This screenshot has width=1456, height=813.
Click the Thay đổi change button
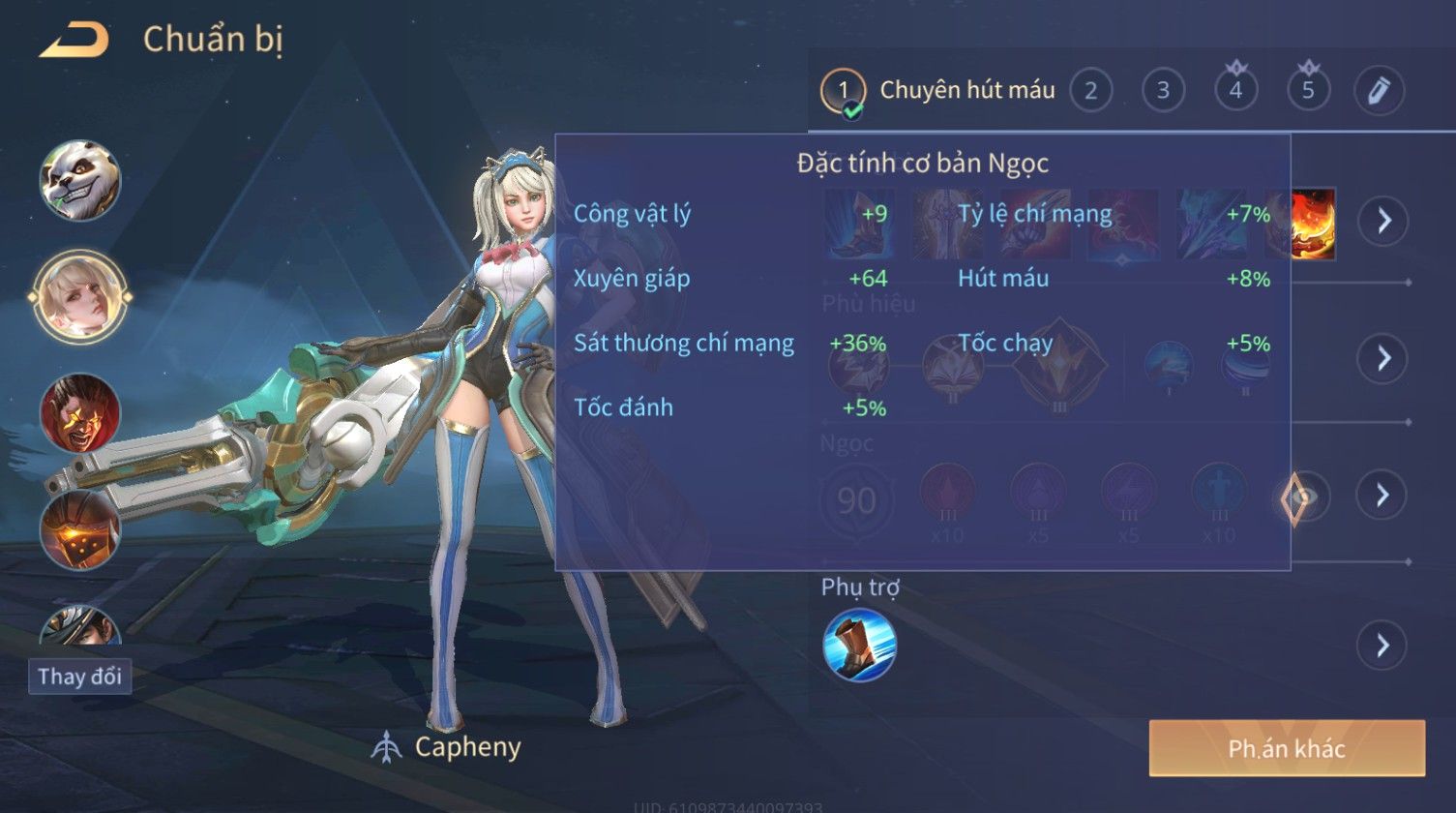pyautogui.click(x=80, y=676)
